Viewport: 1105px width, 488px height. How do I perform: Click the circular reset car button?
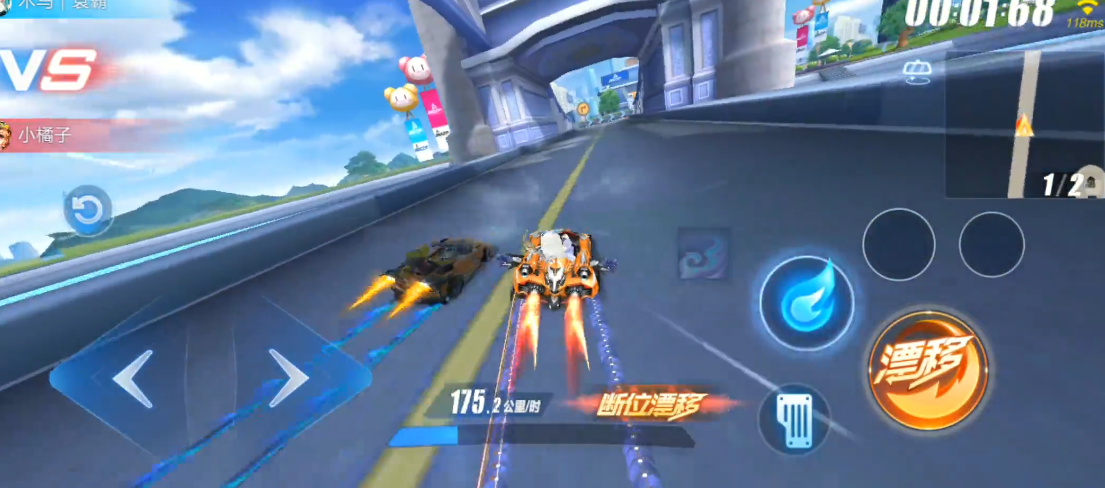[88, 210]
